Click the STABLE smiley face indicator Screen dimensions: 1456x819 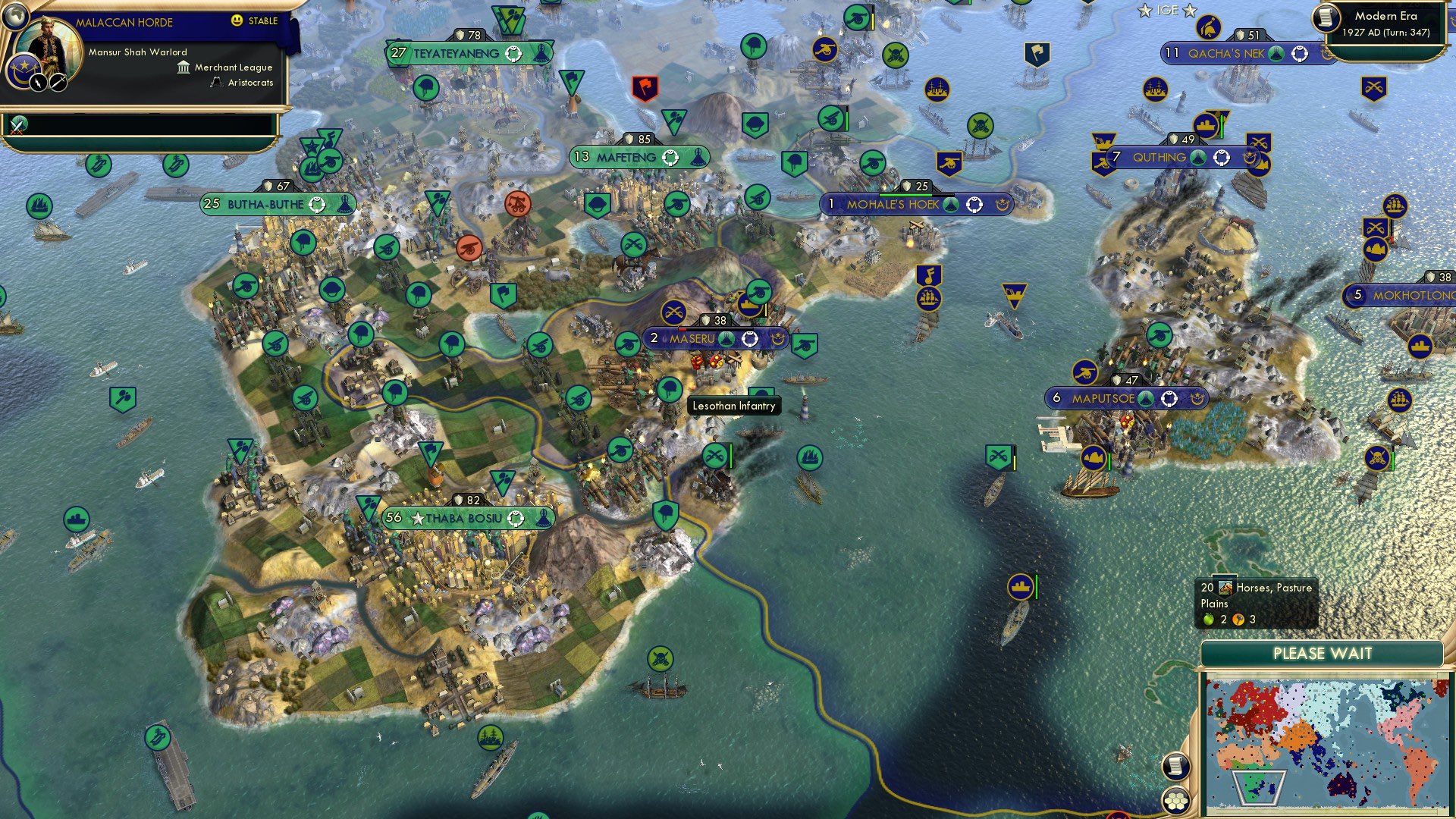point(237,22)
